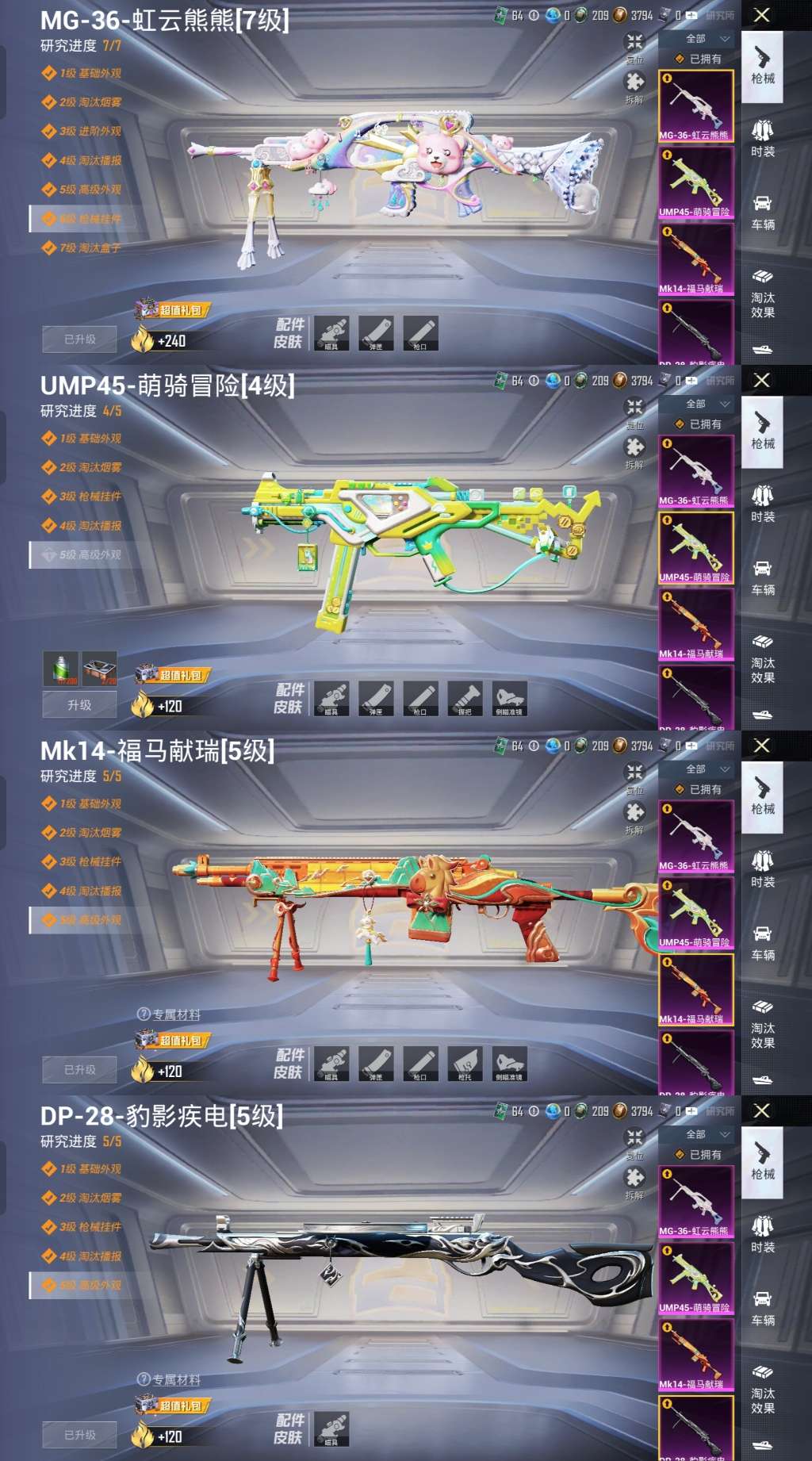
Task: Choose the 3级 进阶外观 level row
Action: pyautogui.click(x=90, y=132)
